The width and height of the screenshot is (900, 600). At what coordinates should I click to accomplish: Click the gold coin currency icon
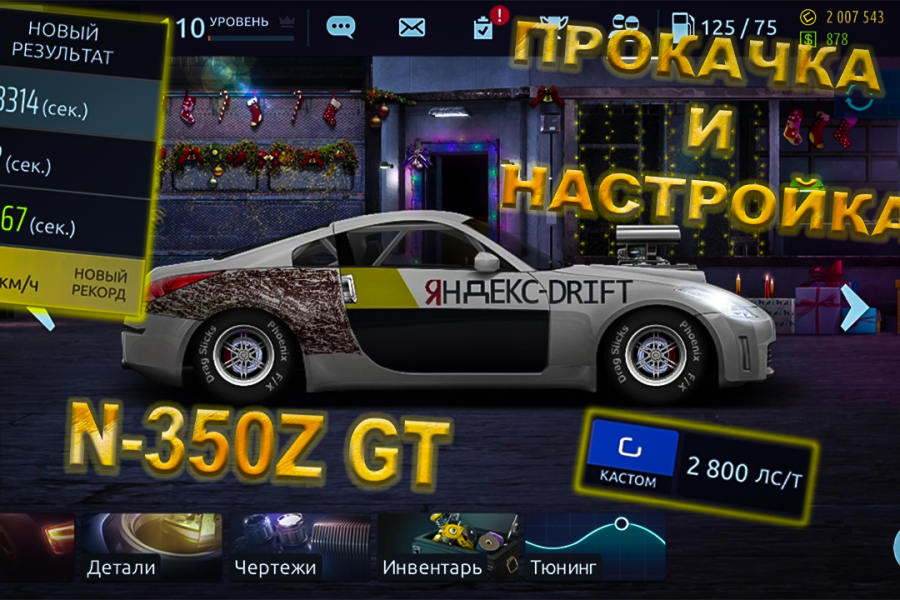pos(809,17)
